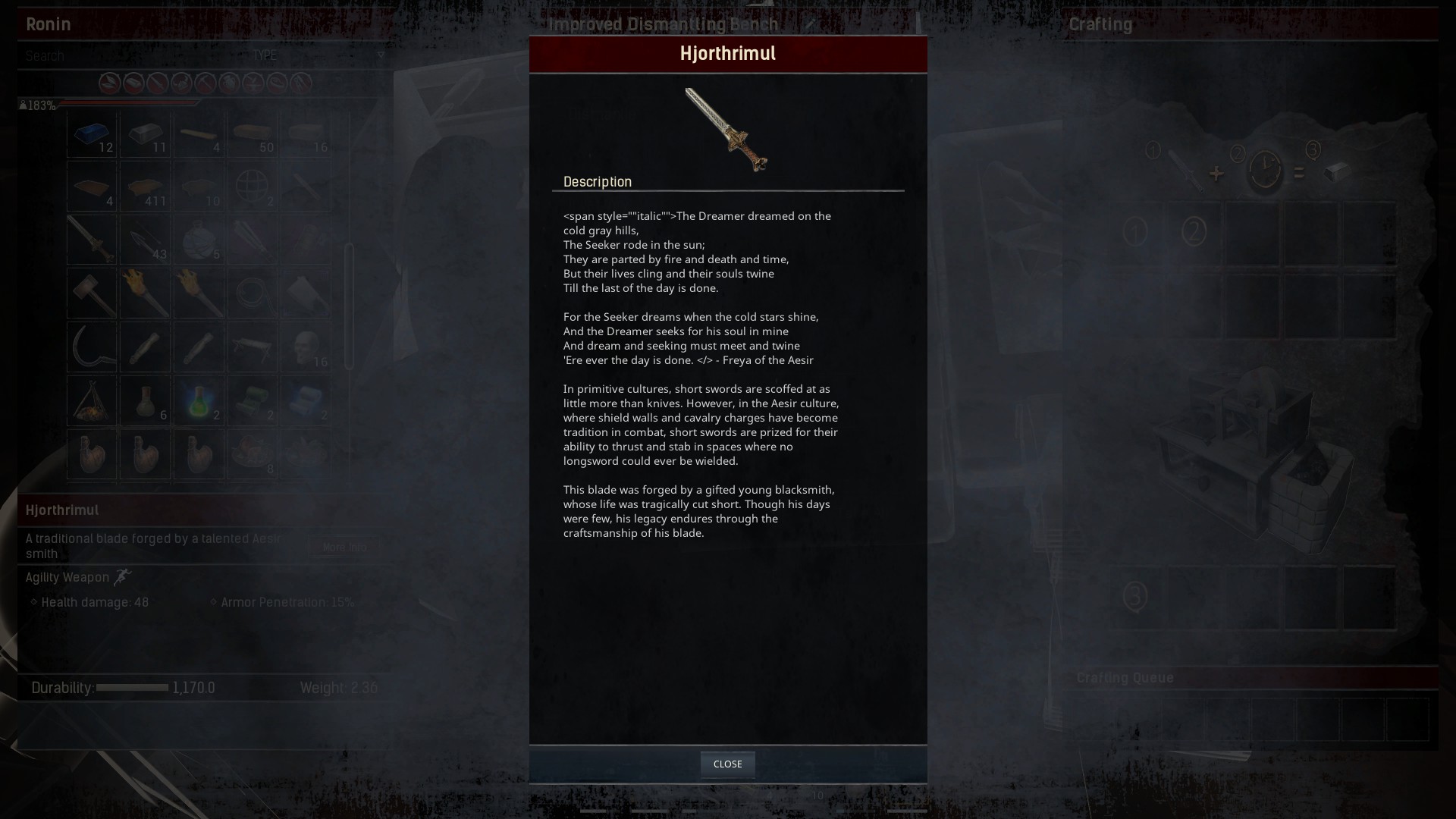The height and width of the screenshot is (819, 1456).
Task: Select the pickaxe tools filter icon
Action: click(x=203, y=83)
